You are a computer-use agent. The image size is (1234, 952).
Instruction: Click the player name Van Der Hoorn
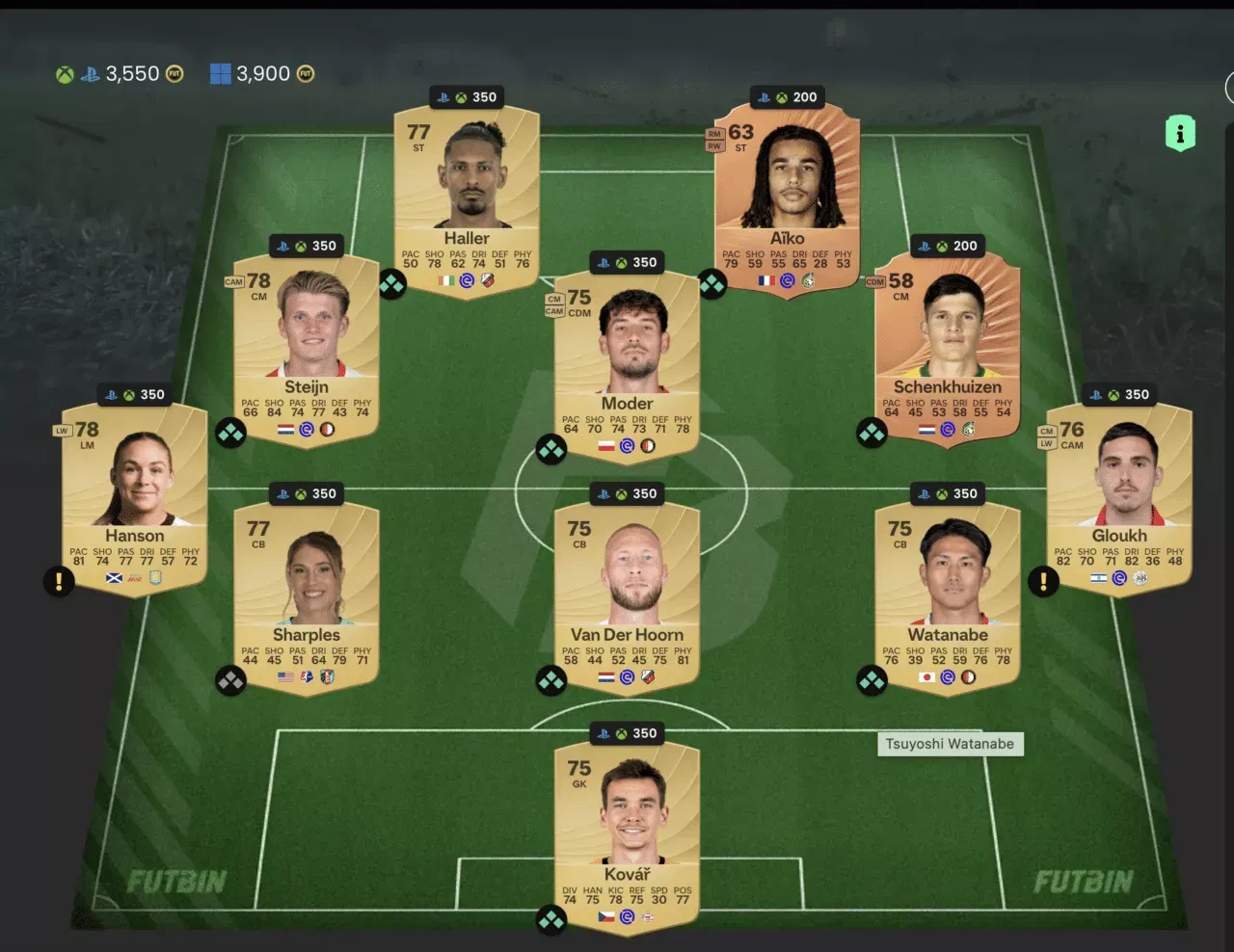tap(628, 634)
